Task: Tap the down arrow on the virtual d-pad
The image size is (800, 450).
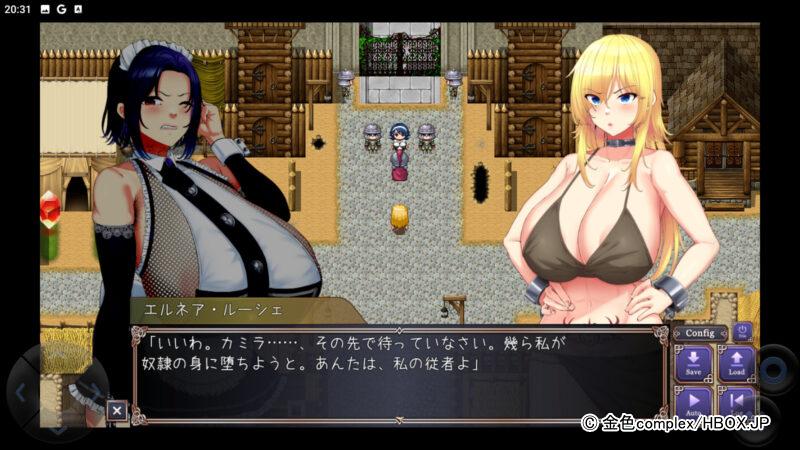Action: point(58,428)
